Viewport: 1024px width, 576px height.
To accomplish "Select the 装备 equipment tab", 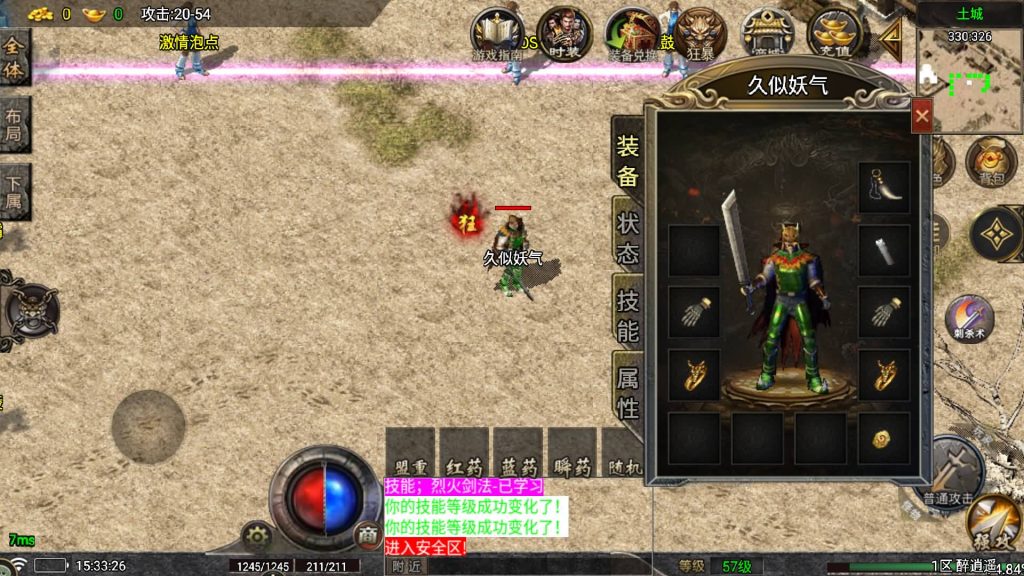I will click(627, 162).
